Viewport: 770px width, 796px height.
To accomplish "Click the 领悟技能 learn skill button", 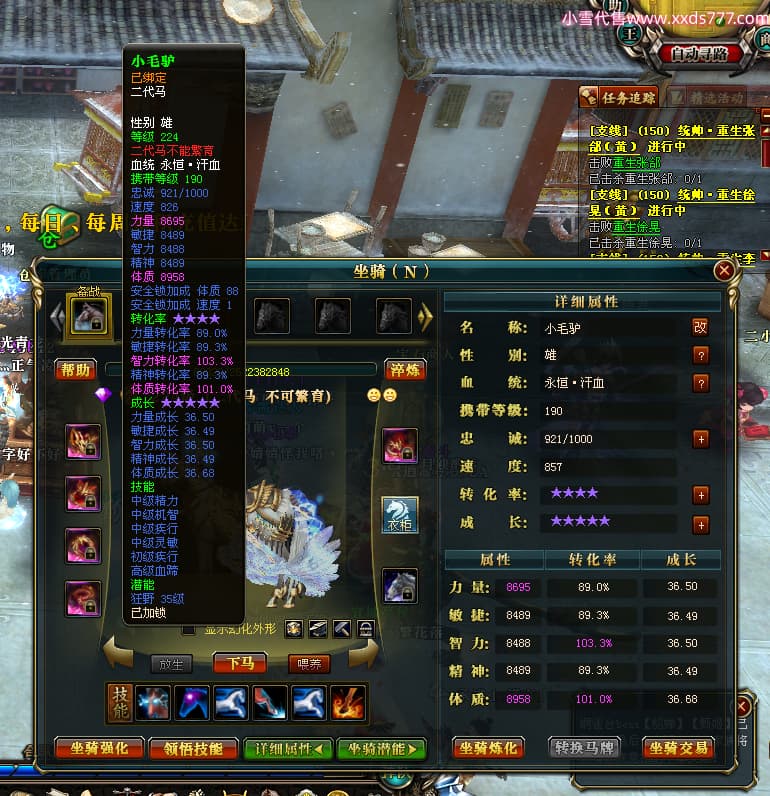I will pos(193,748).
